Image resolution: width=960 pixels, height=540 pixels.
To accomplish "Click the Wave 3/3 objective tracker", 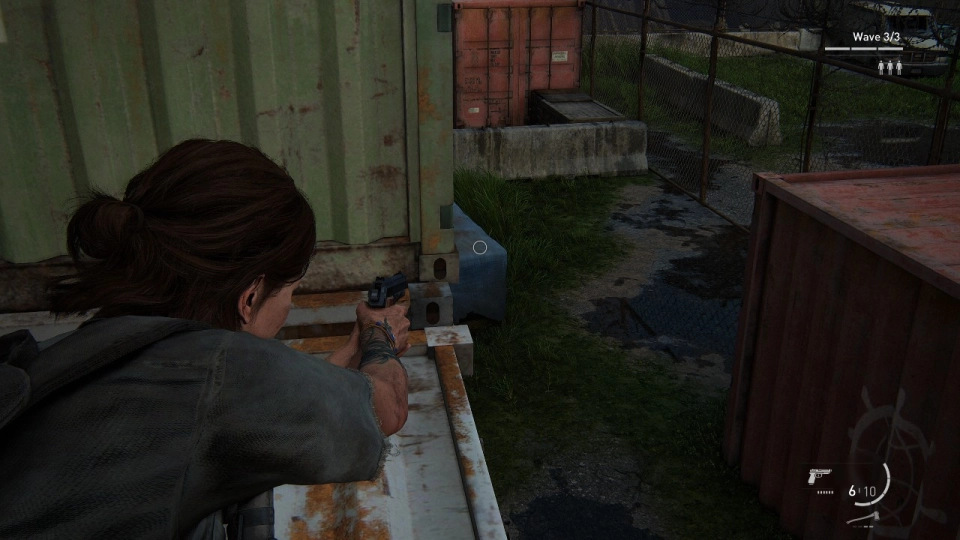I will (876, 38).
